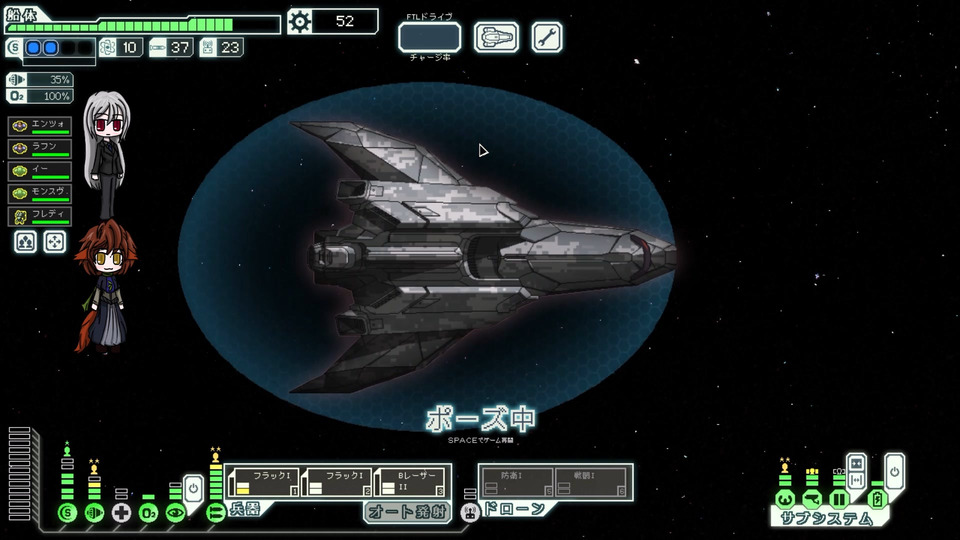The height and width of the screenshot is (540, 960).
Task: Click the medbay cross system icon
Action: click(121, 513)
